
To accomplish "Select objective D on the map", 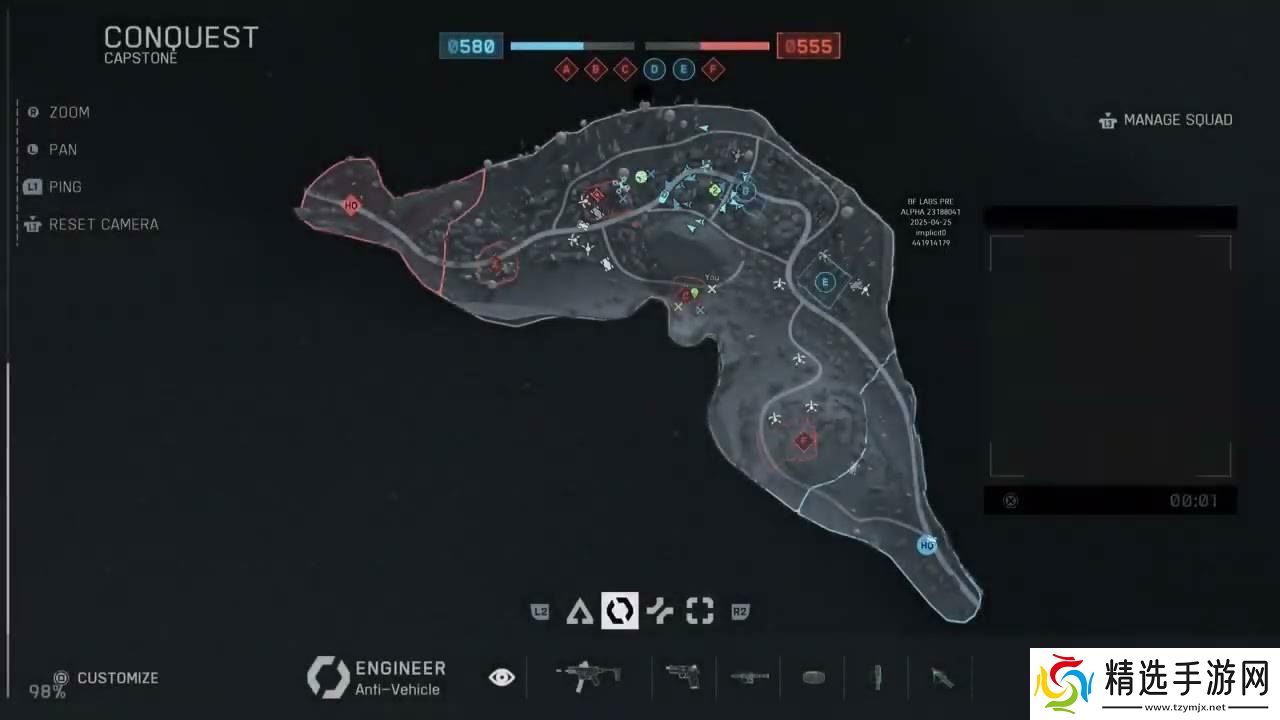I will pyautogui.click(x=745, y=191).
